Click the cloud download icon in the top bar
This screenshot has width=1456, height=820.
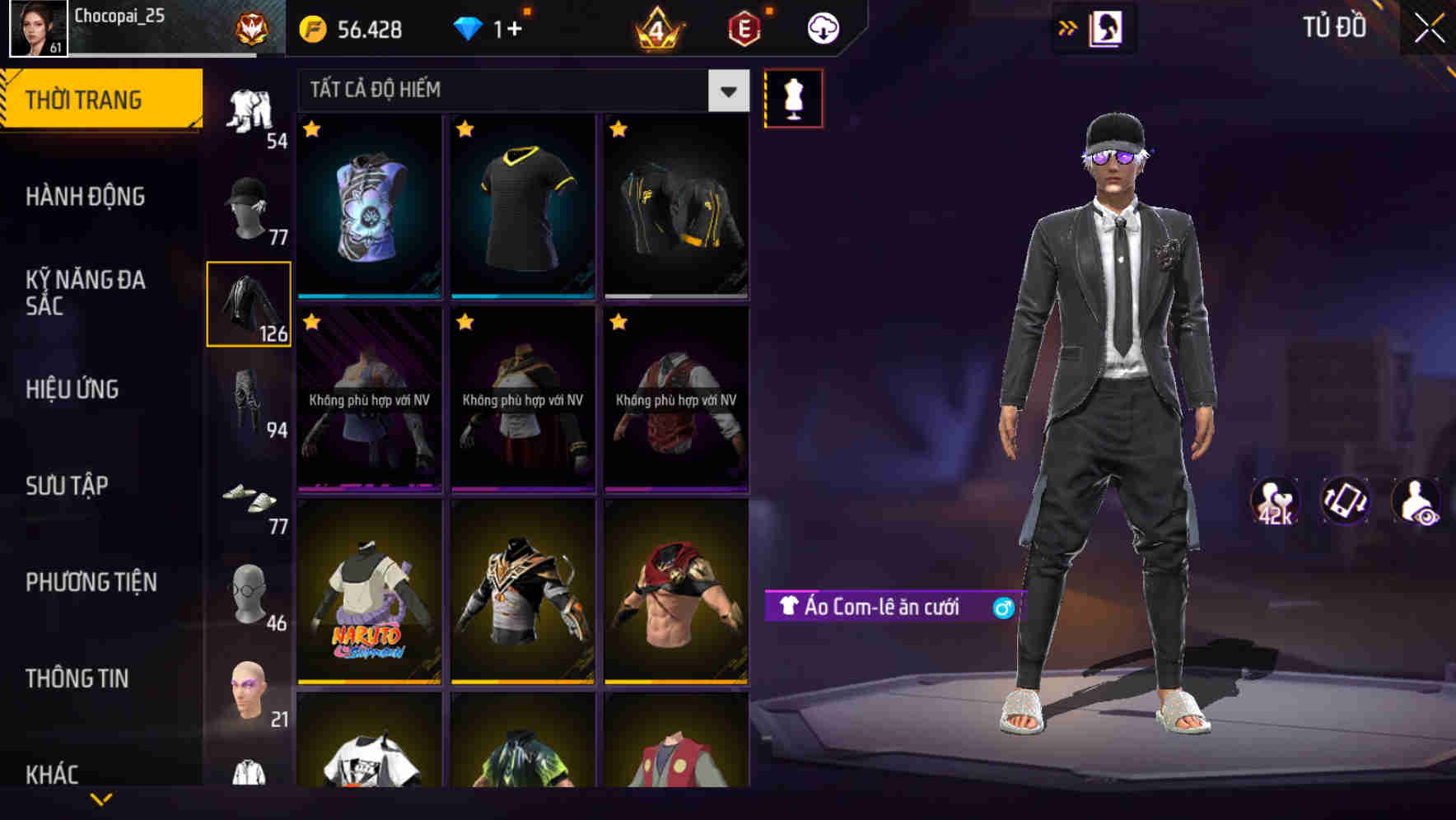[x=821, y=27]
